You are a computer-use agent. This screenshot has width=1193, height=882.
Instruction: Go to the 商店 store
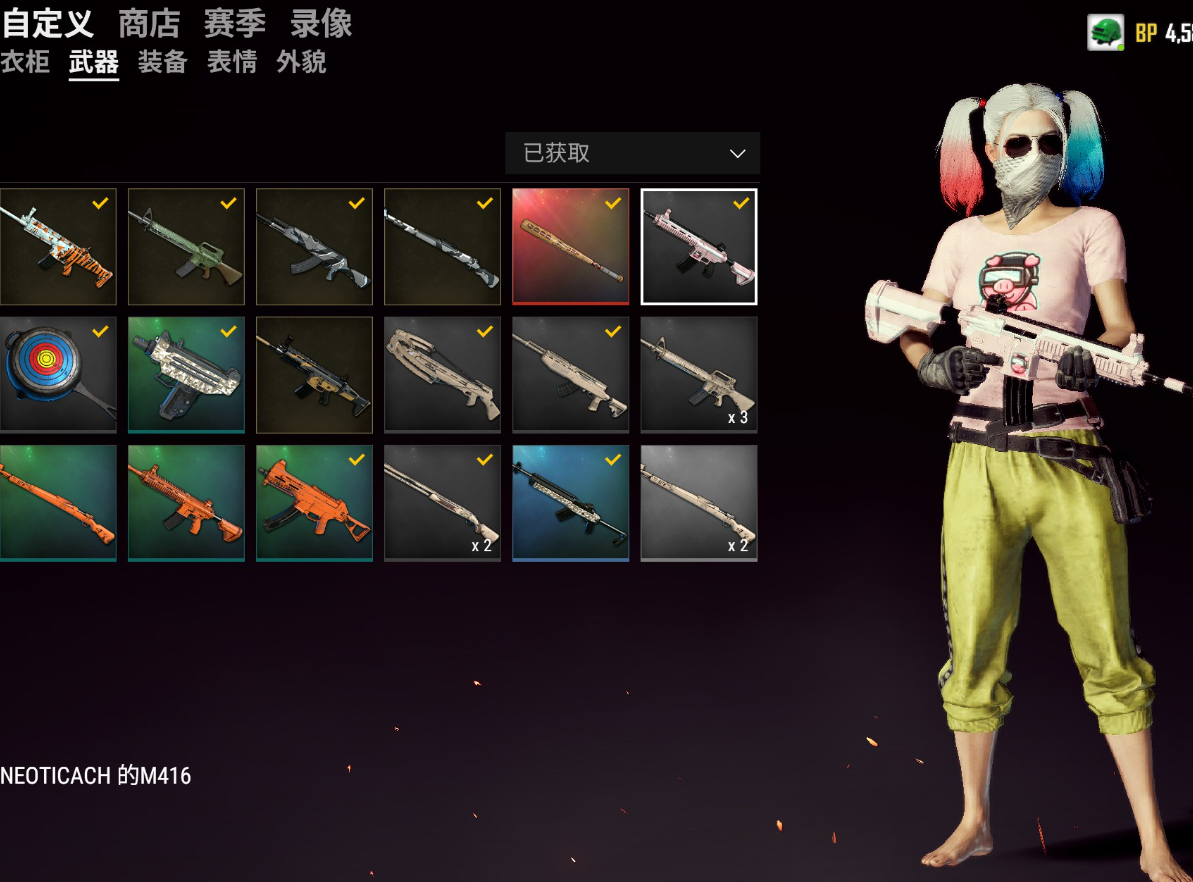(149, 23)
